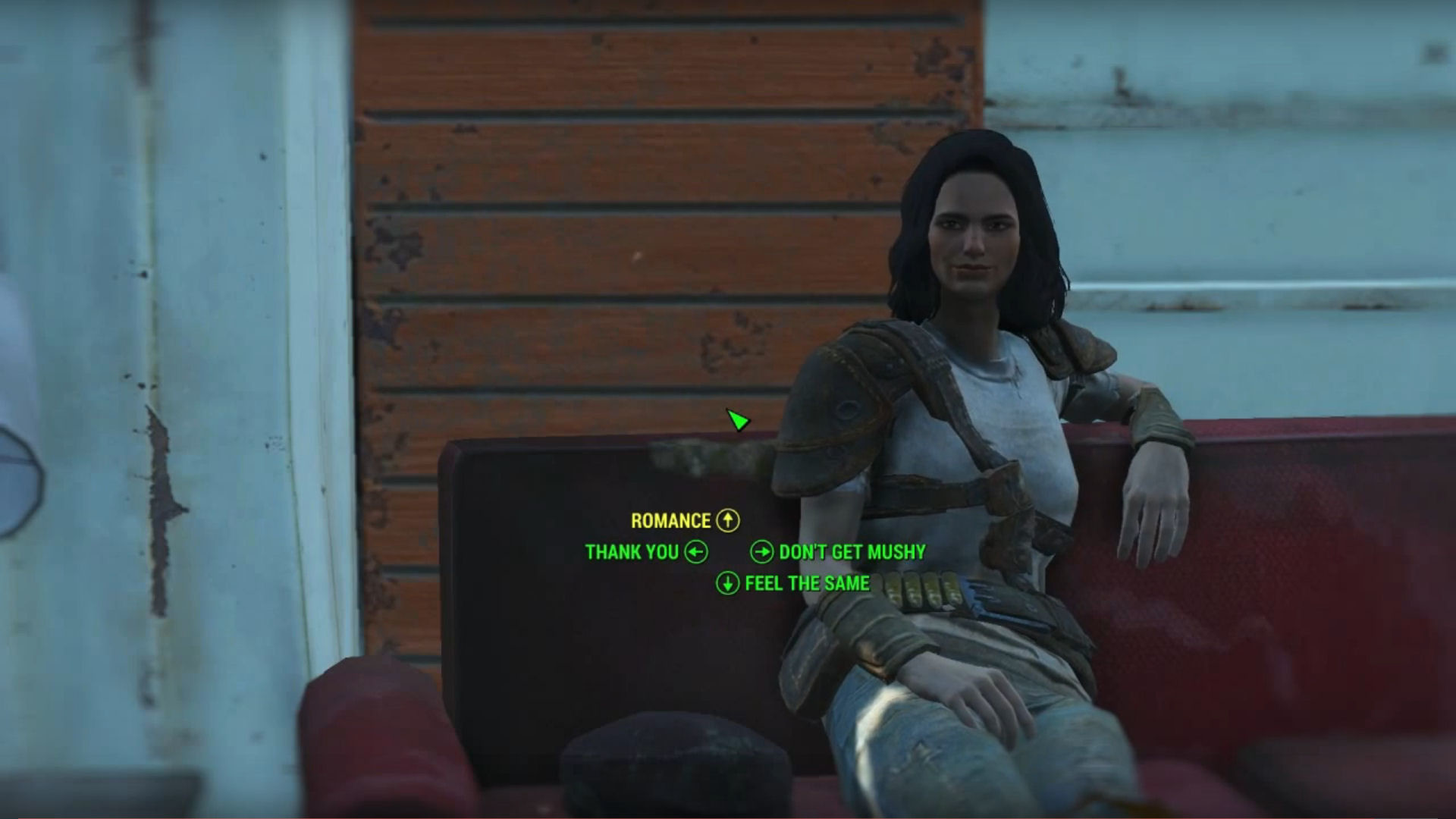Click the green cursor arrow above the dialogue
Viewport: 1456px width, 819px height.
(737, 420)
